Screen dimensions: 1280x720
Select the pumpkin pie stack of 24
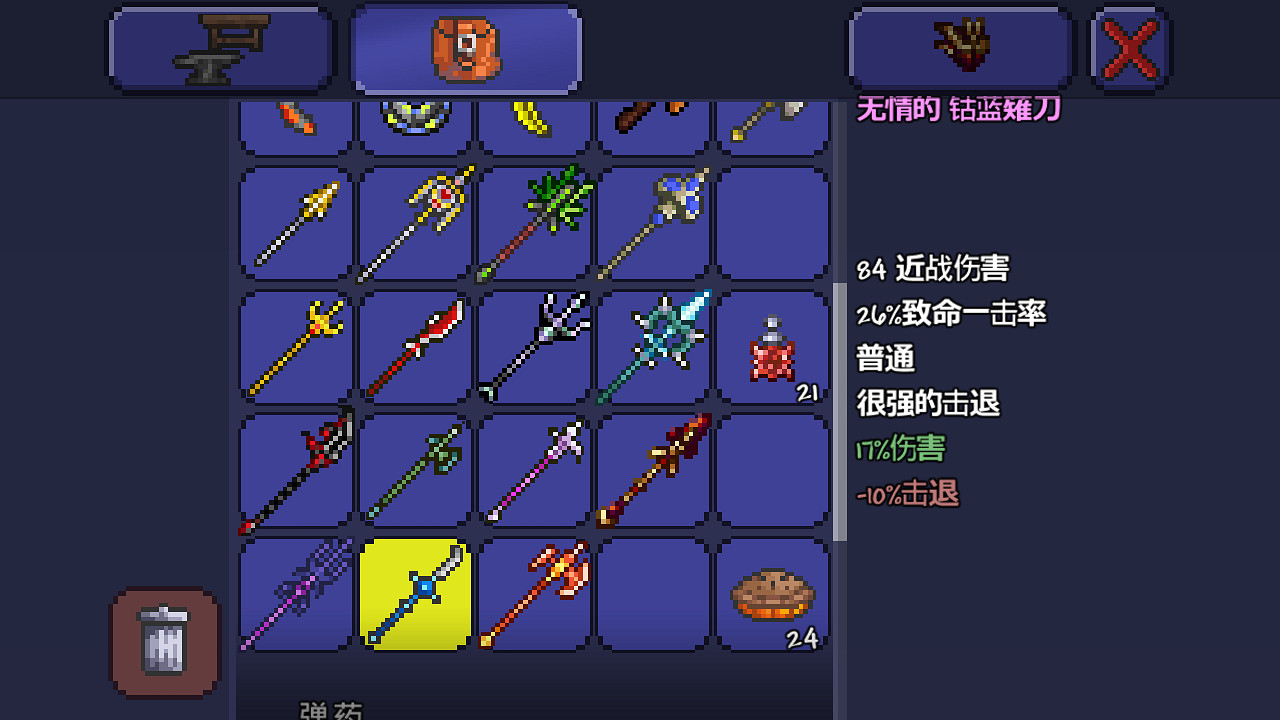[x=772, y=595]
